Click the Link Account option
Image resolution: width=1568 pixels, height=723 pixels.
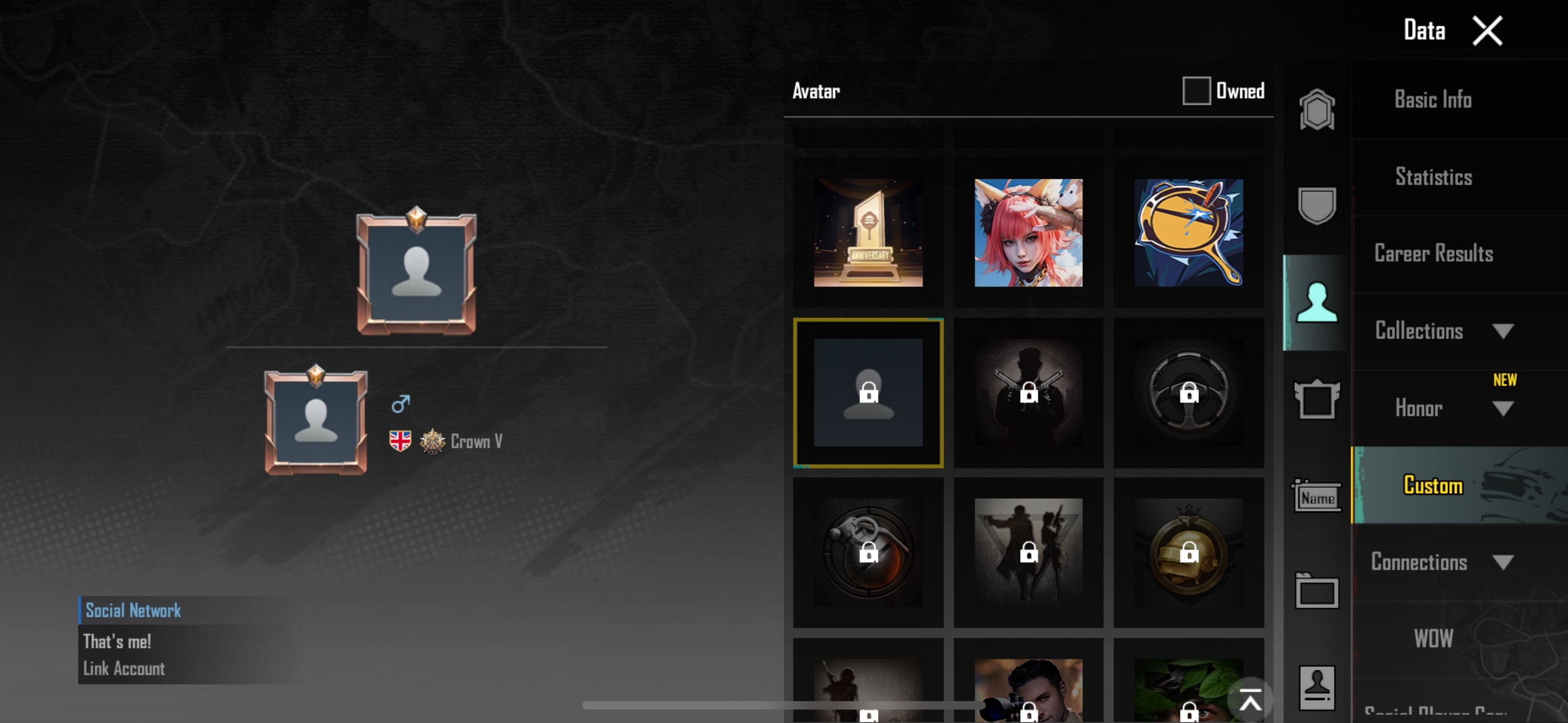(124, 669)
